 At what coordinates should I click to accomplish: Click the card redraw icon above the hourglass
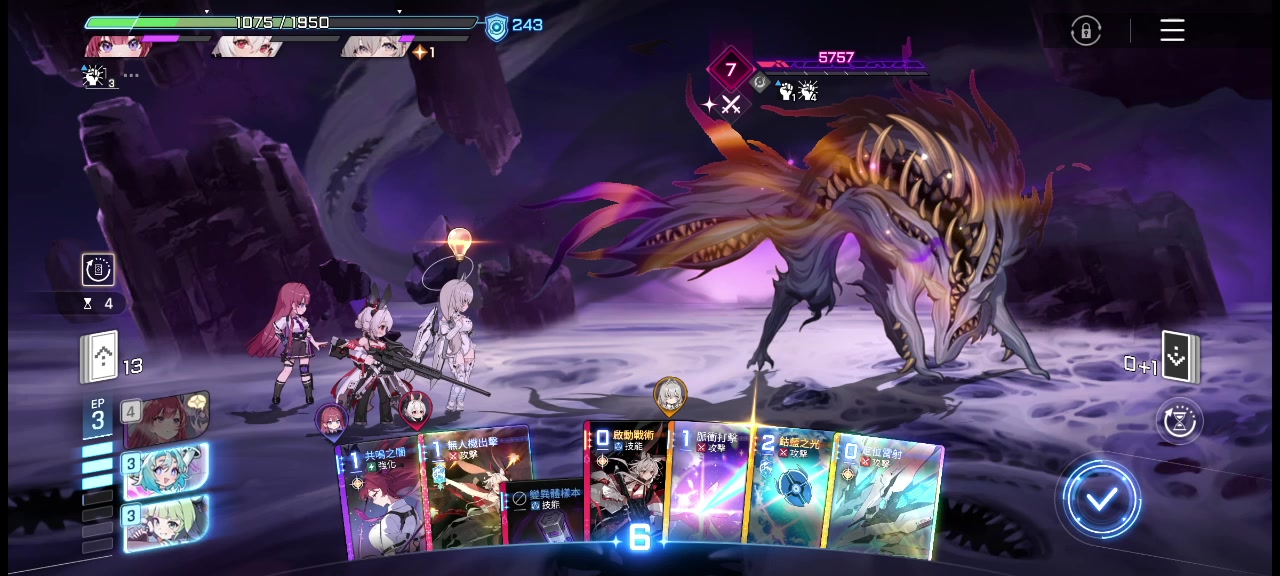[x=98, y=269]
